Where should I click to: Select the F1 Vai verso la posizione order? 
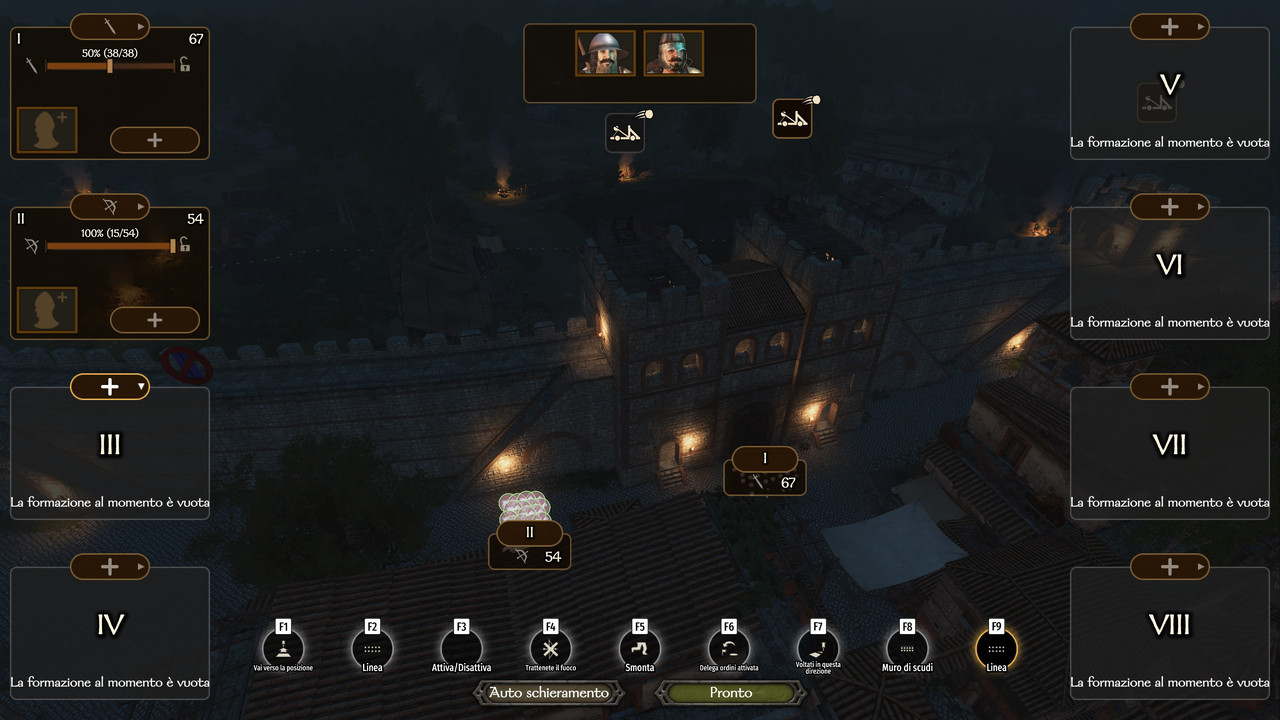[x=283, y=648]
